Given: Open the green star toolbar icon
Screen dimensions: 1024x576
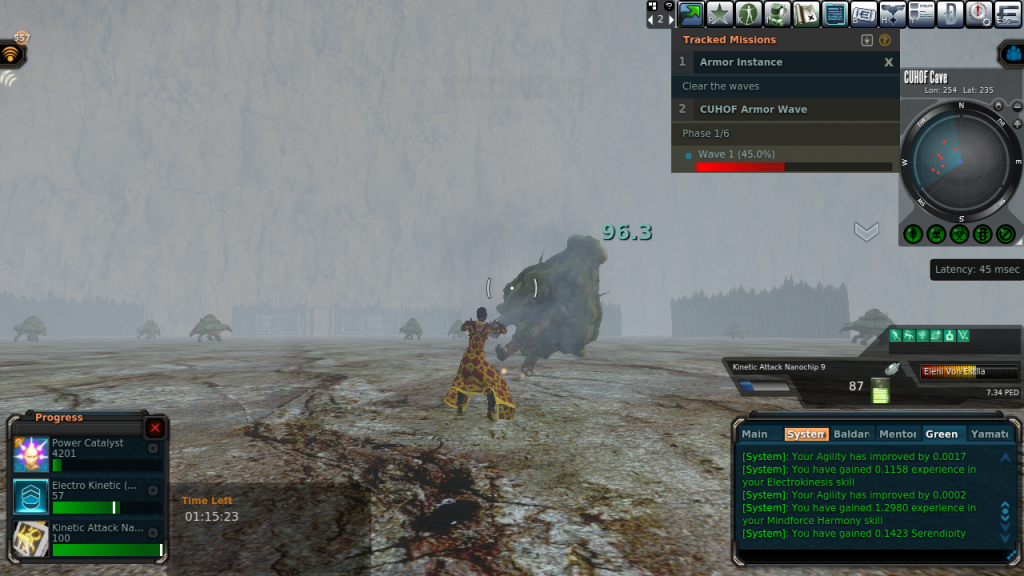Looking at the screenshot, I should [719, 14].
